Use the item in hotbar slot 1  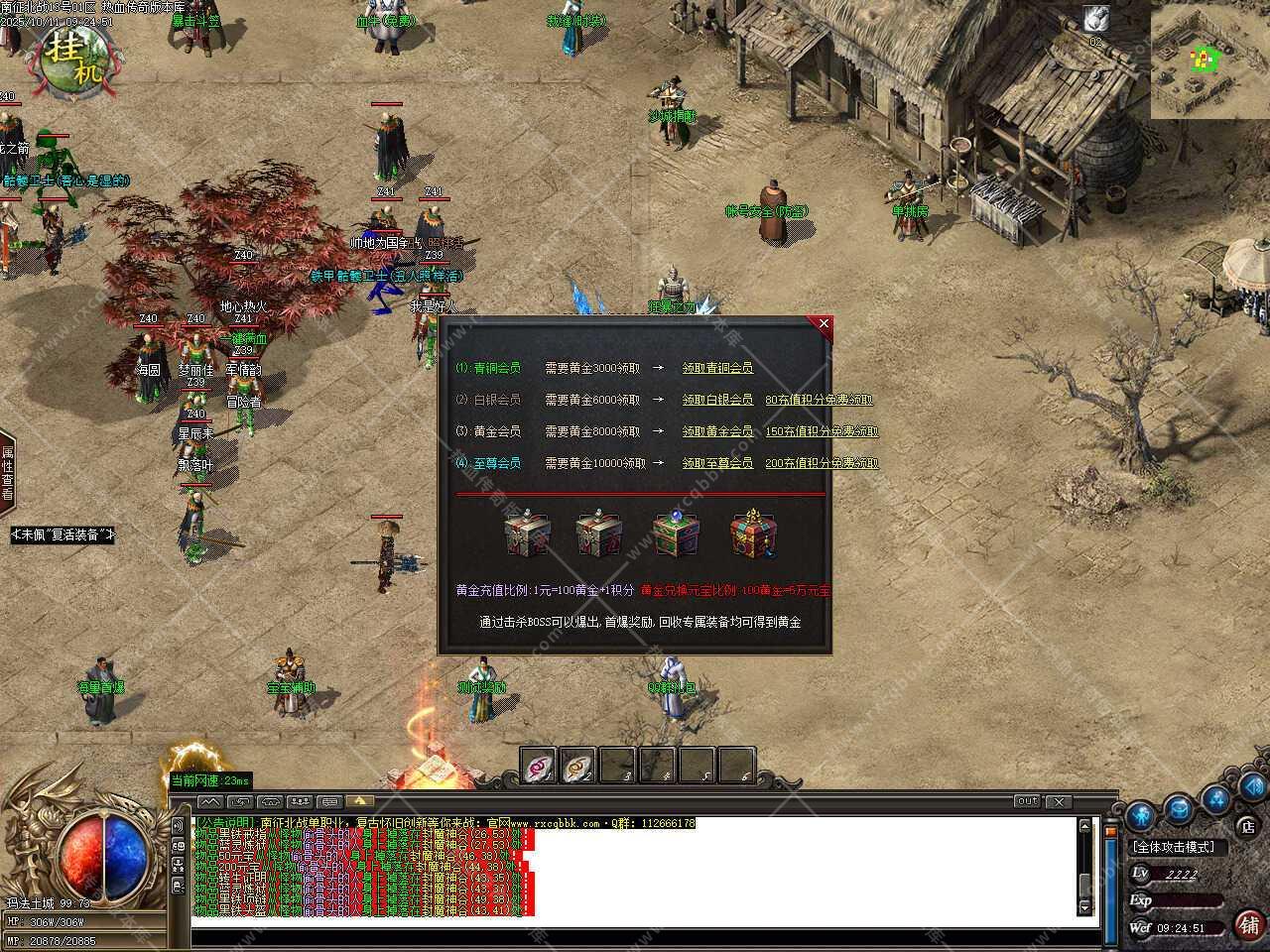[540, 766]
